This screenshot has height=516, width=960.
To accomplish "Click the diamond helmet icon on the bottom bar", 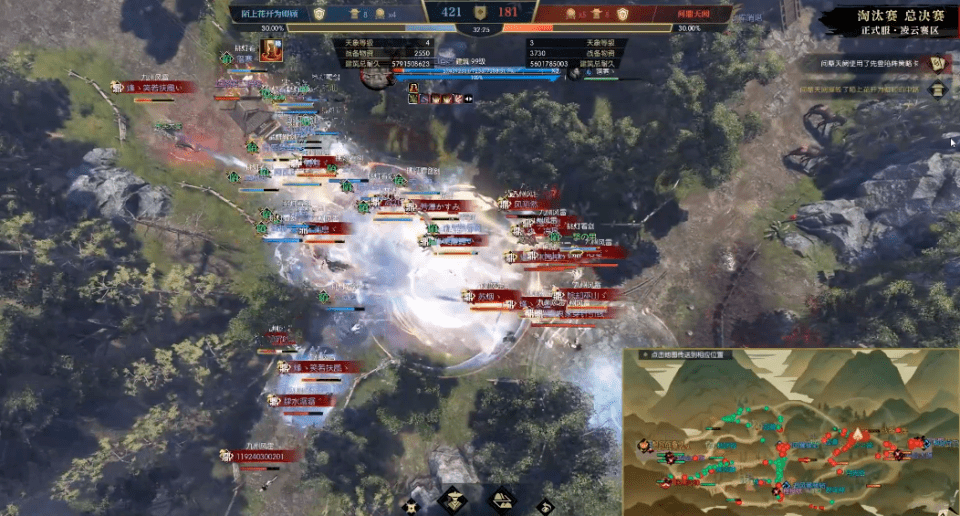I will (454, 500).
